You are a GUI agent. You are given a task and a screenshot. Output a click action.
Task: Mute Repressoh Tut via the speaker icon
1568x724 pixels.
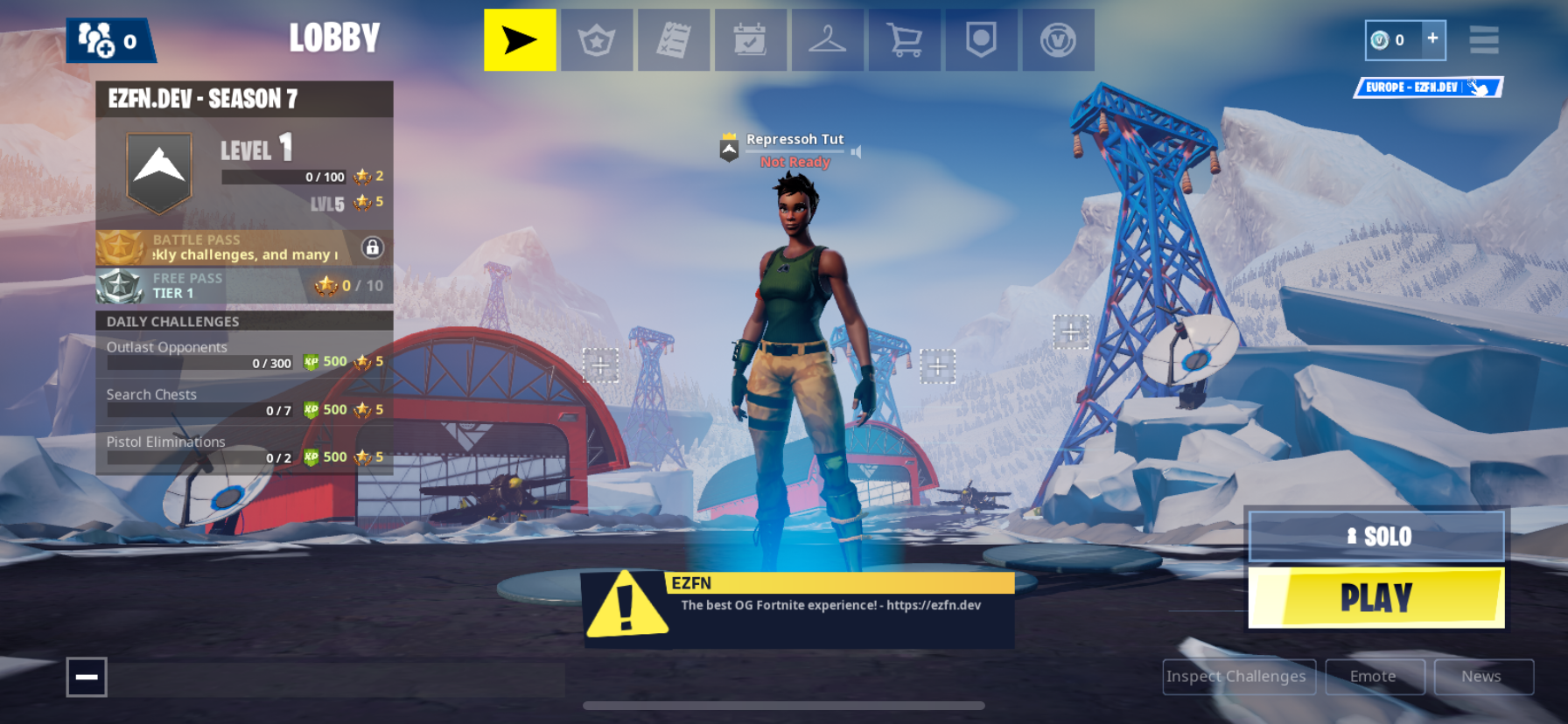pos(855,150)
